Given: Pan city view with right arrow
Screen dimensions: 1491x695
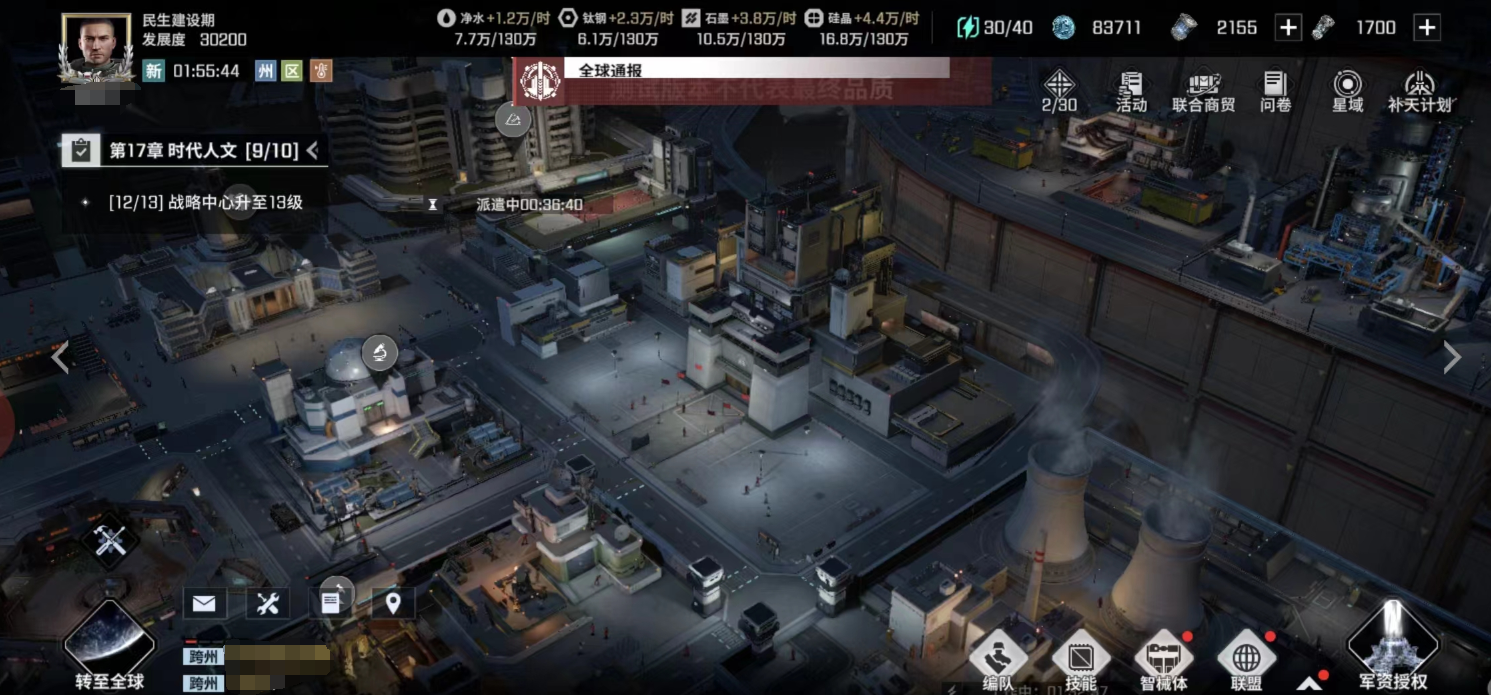Looking at the screenshot, I should click(1452, 357).
